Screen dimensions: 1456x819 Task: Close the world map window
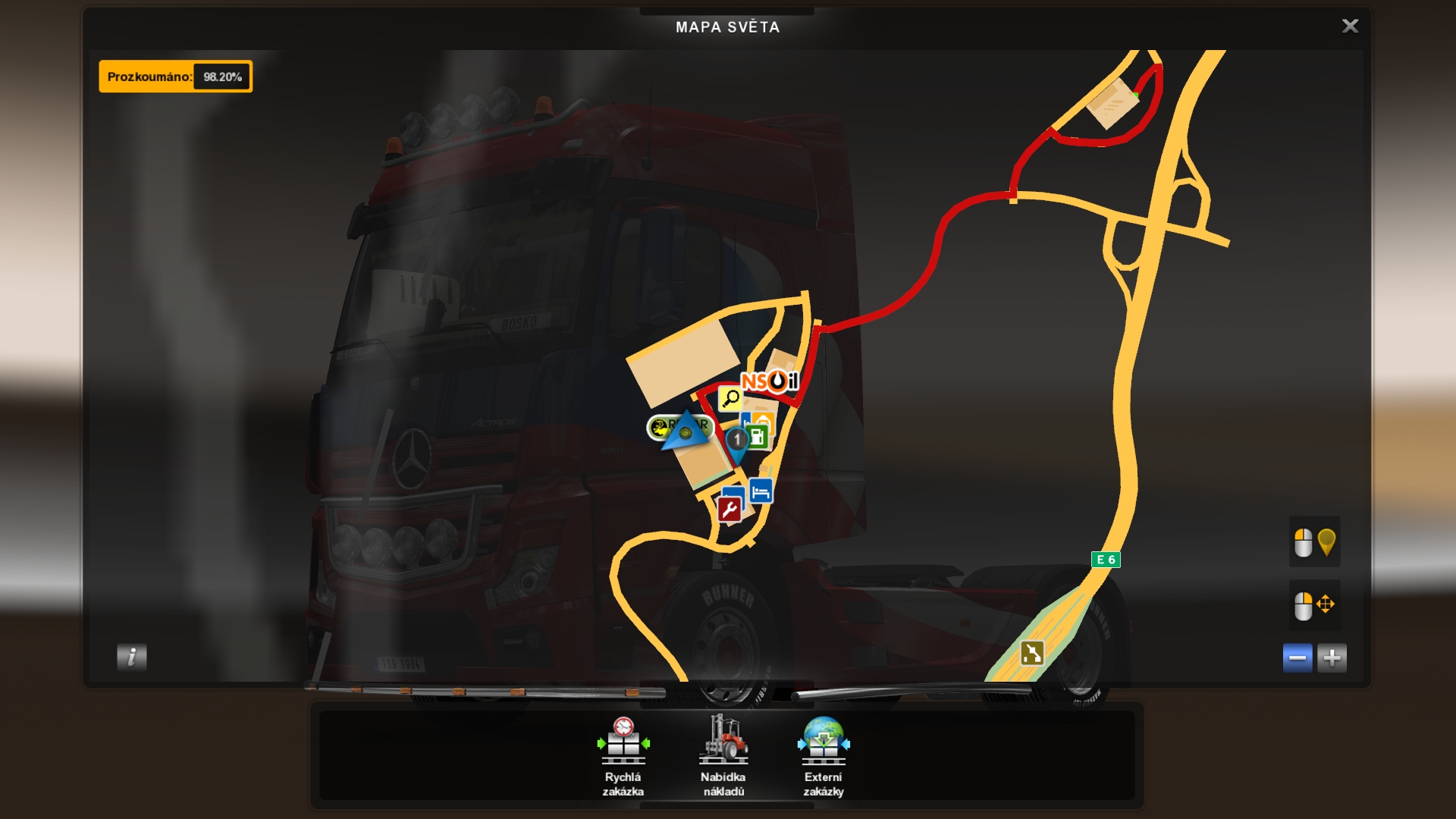(1350, 27)
